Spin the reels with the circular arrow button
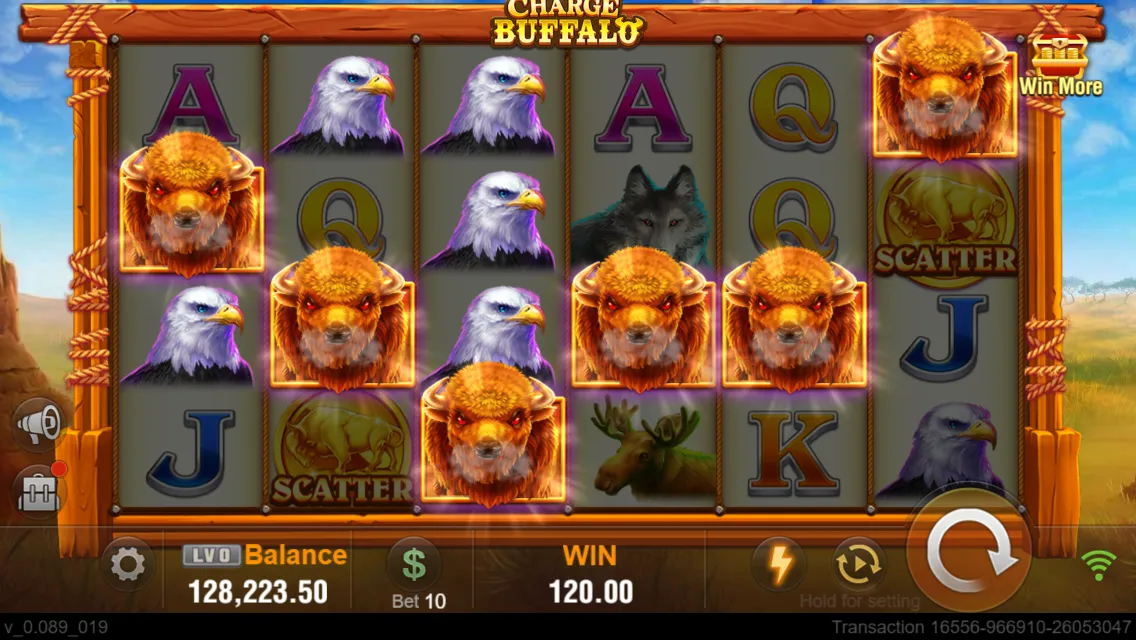Screen dimensions: 1136x640 click(x=968, y=555)
